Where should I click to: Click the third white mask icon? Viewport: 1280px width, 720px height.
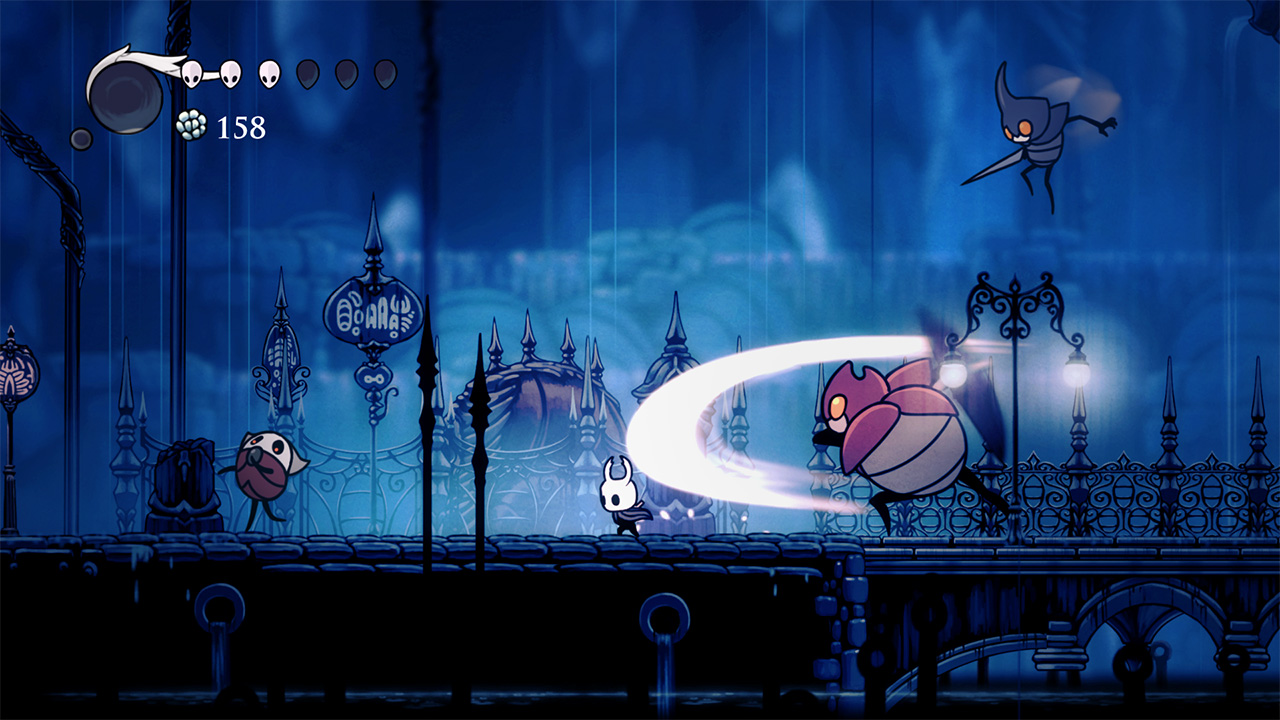[270, 72]
